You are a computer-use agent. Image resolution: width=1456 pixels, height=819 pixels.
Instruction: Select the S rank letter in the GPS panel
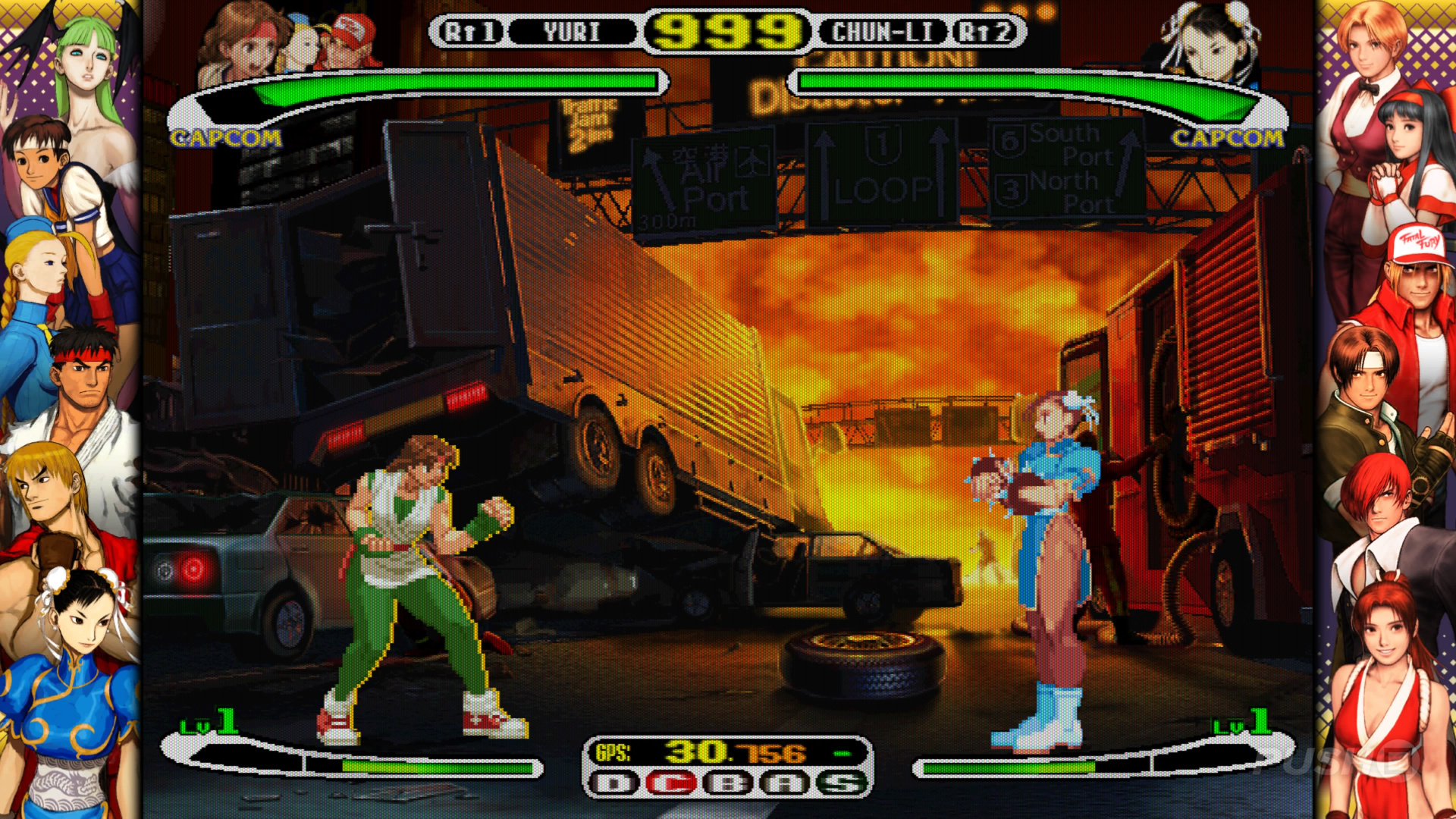click(x=840, y=782)
